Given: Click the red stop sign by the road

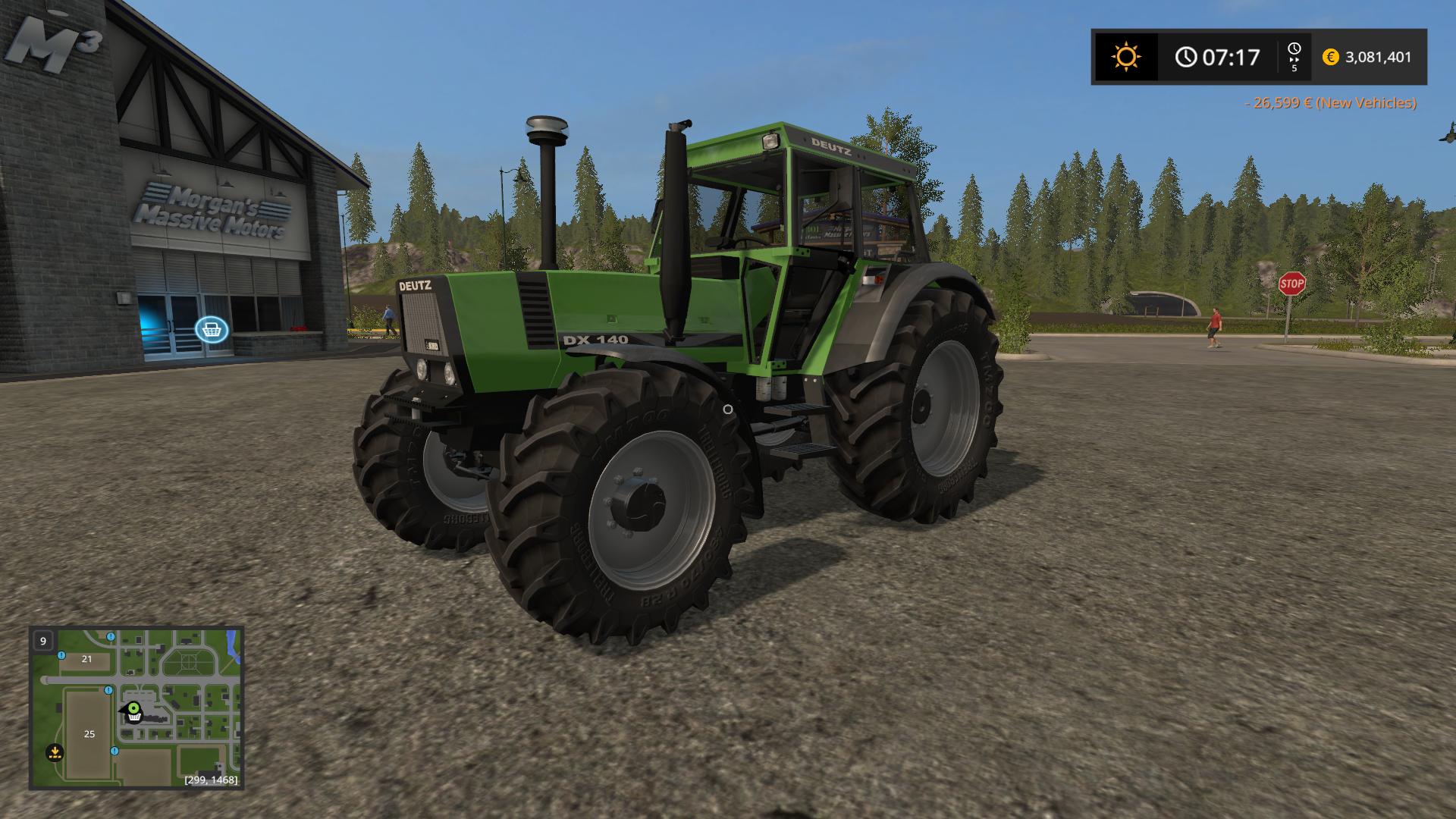Looking at the screenshot, I should point(1291,284).
